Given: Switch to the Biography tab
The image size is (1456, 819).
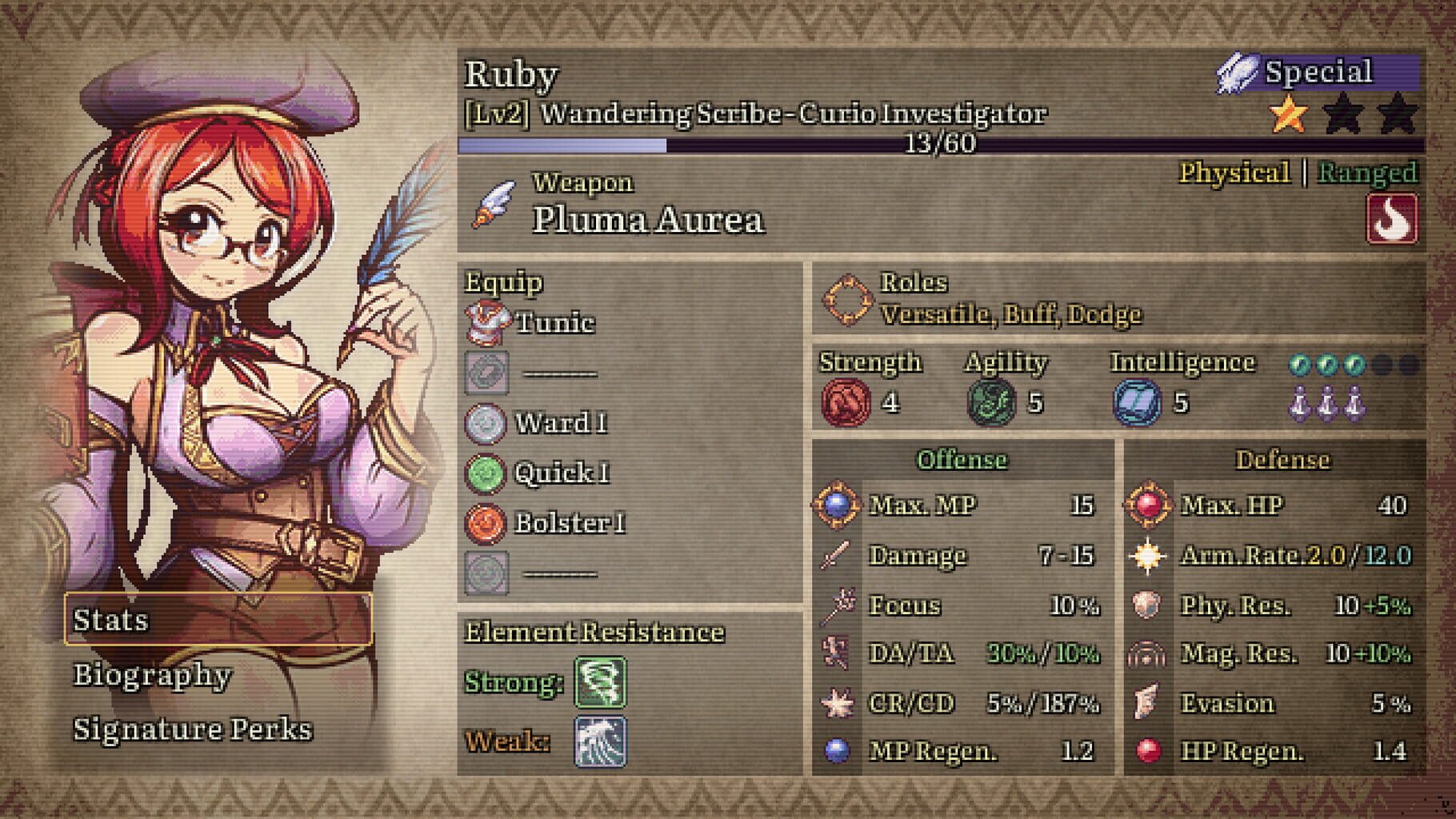Looking at the screenshot, I should (x=150, y=677).
